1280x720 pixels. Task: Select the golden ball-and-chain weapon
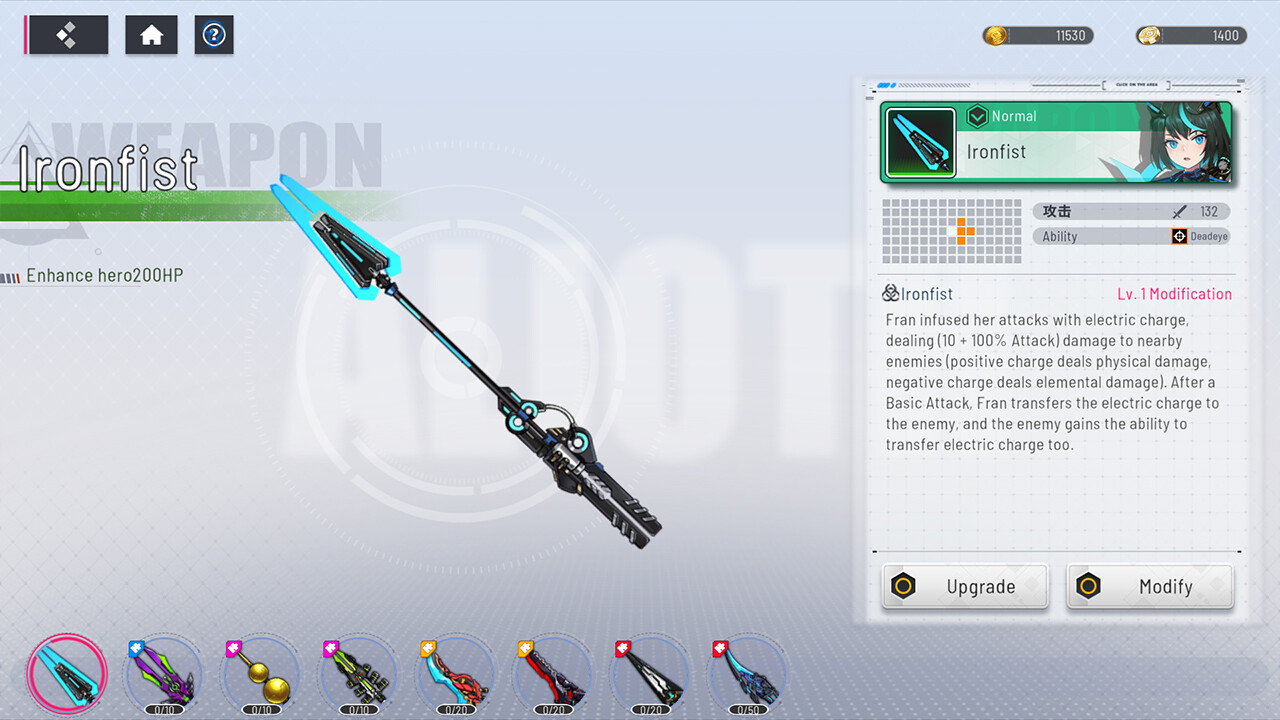[261, 674]
